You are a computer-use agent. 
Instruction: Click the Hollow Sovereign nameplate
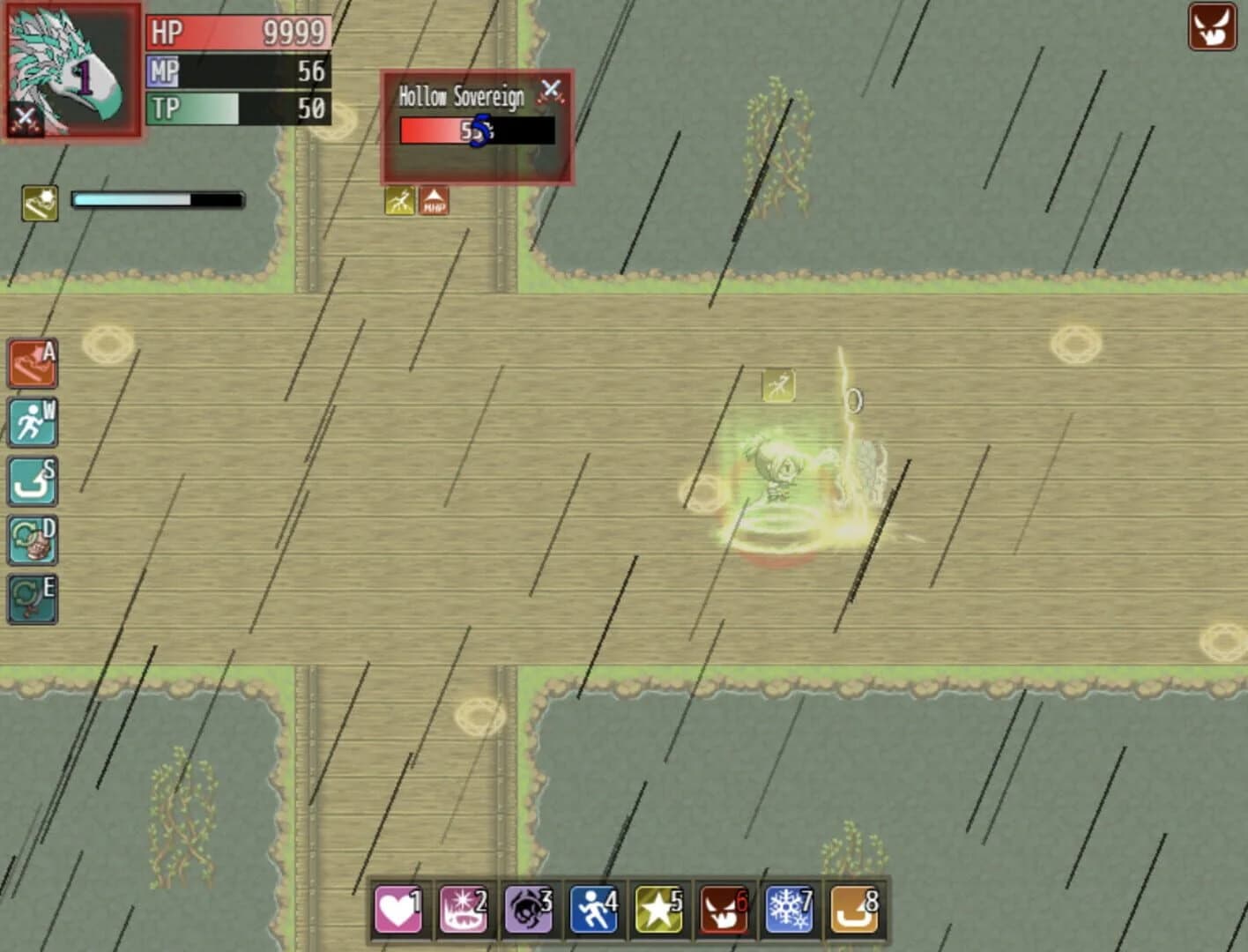point(463,95)
